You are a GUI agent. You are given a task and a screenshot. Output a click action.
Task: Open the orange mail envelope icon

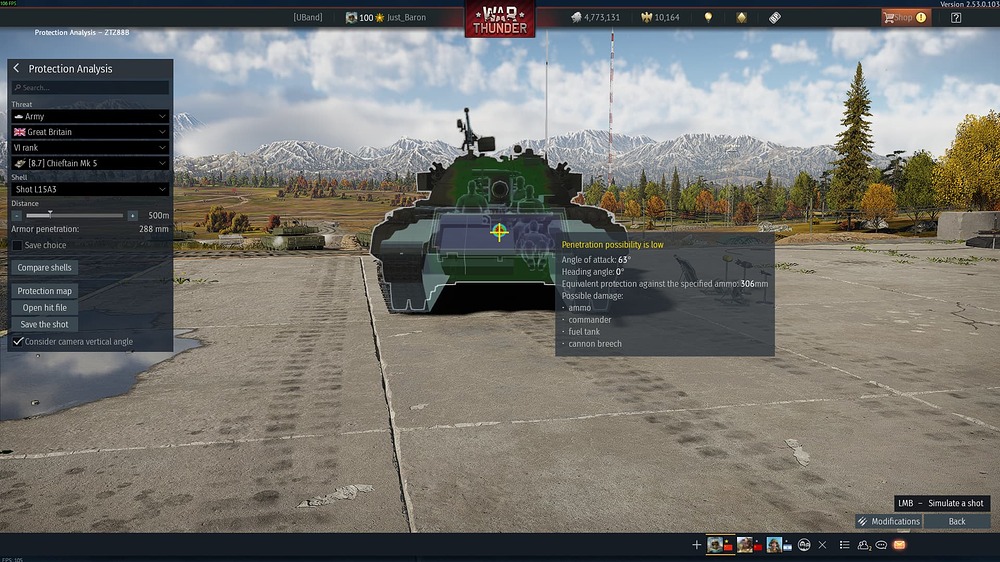899,545
